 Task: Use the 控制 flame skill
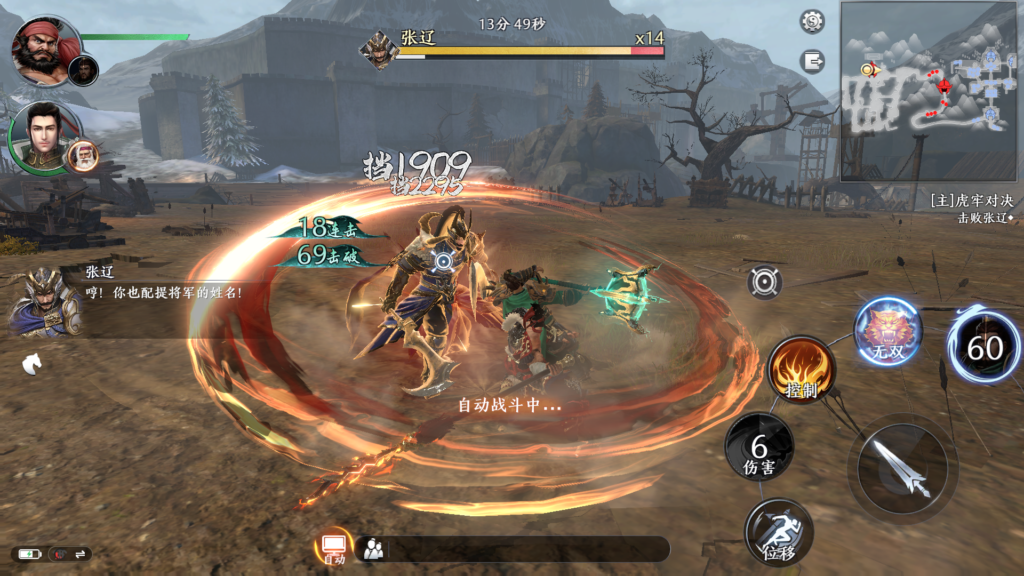click(801, 369)
